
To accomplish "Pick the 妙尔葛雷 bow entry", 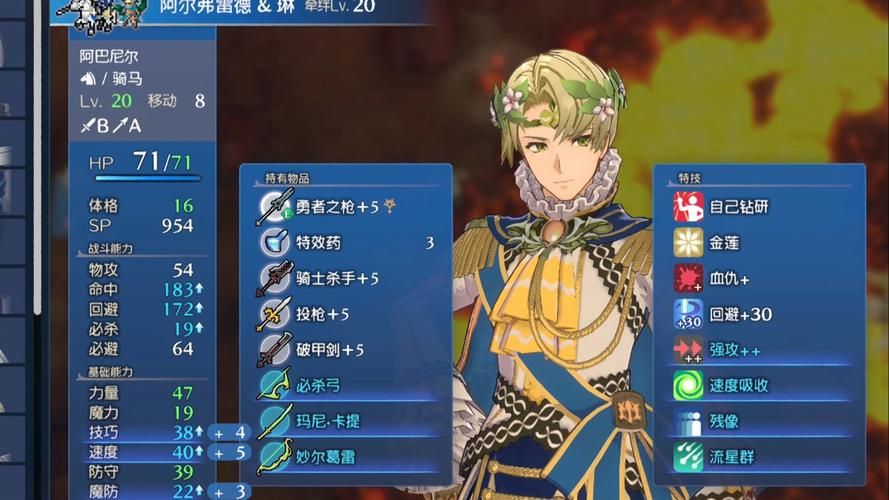I will click(x=345, y=457).
